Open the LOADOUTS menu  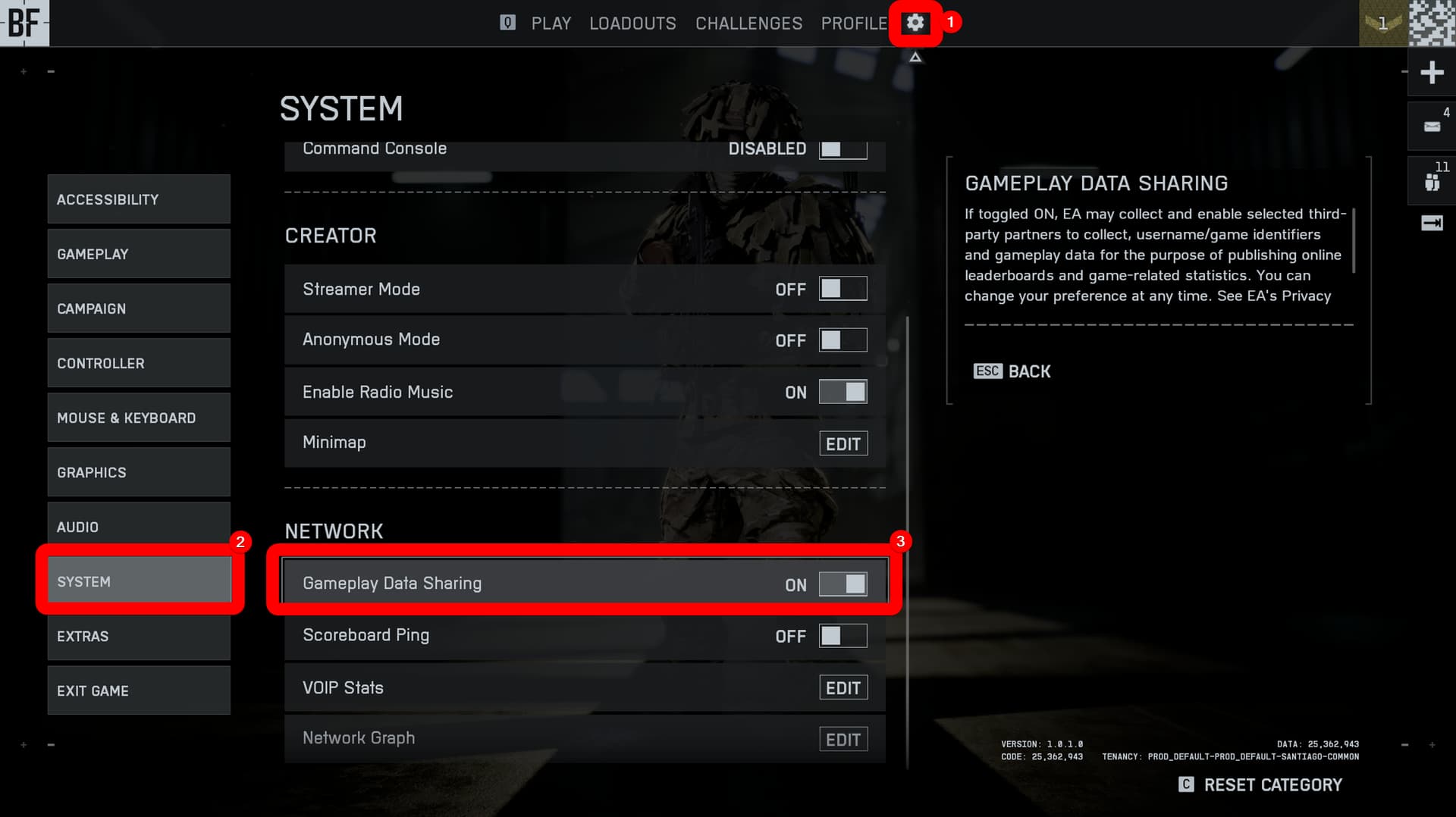pyautogui.click(x=632, y=23)
